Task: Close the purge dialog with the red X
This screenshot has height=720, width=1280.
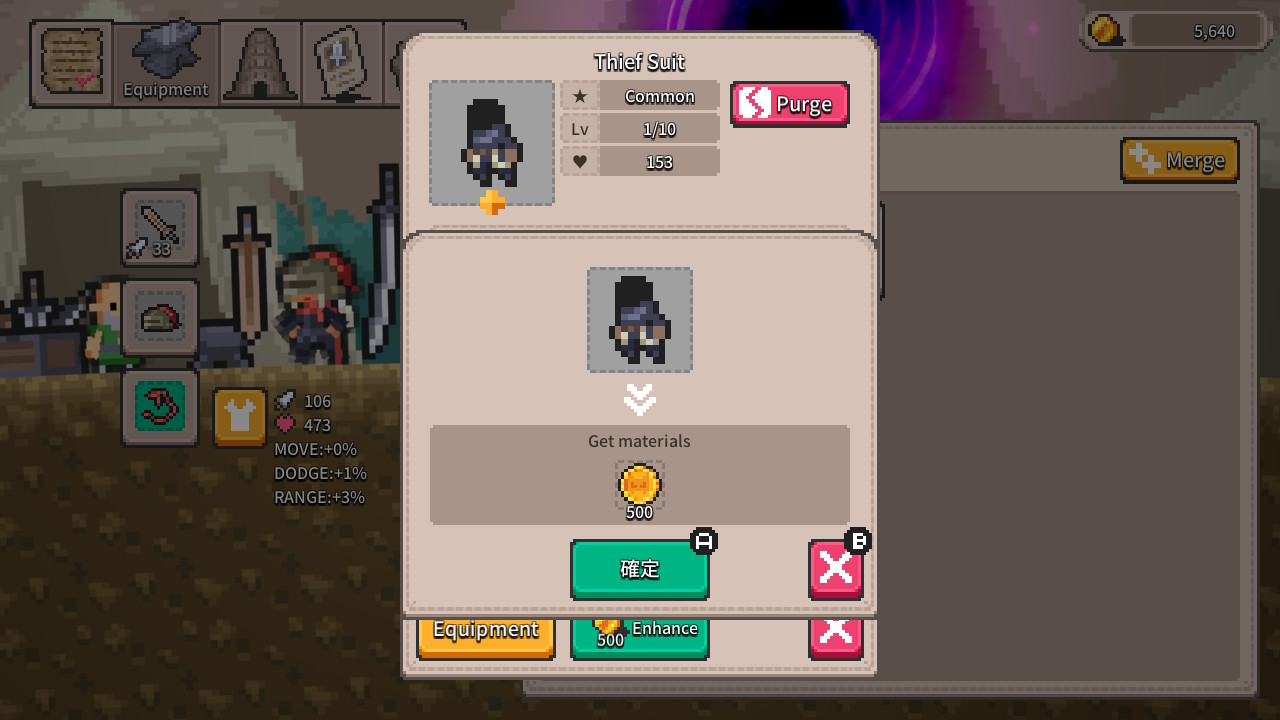Action: tap(835, 569)
